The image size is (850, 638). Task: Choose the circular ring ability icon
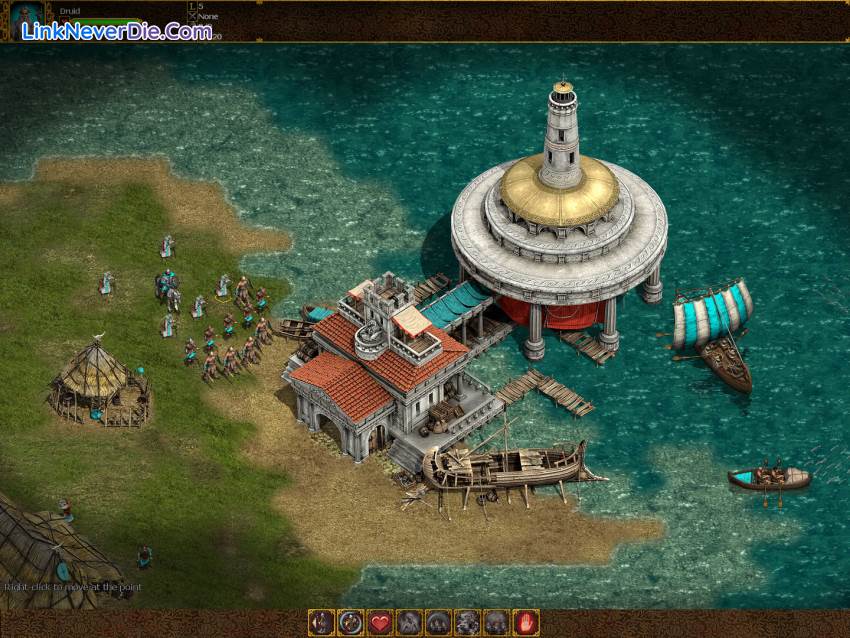350,622
